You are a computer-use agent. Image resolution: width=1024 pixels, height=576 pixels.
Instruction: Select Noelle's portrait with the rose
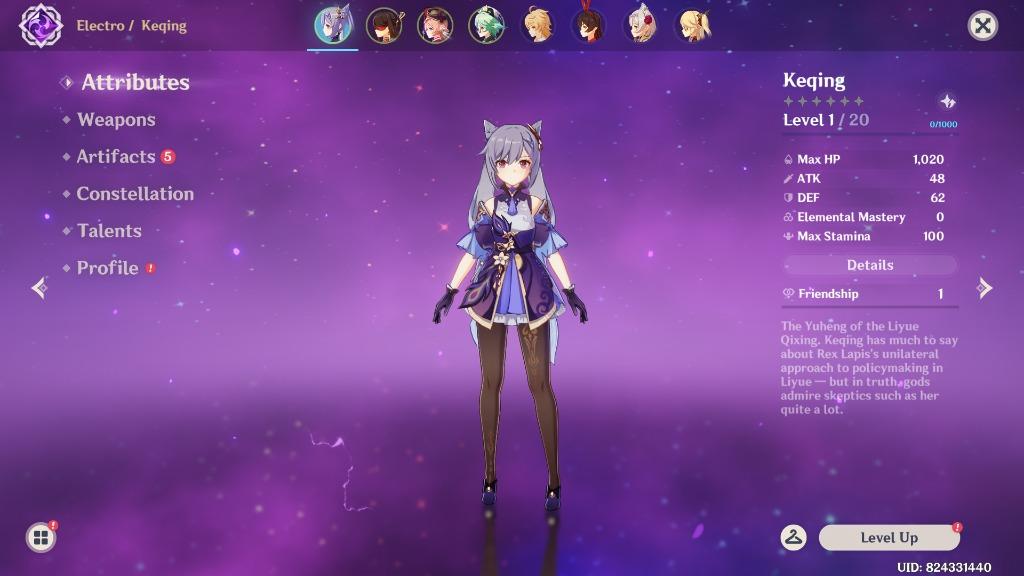point(640,26)
